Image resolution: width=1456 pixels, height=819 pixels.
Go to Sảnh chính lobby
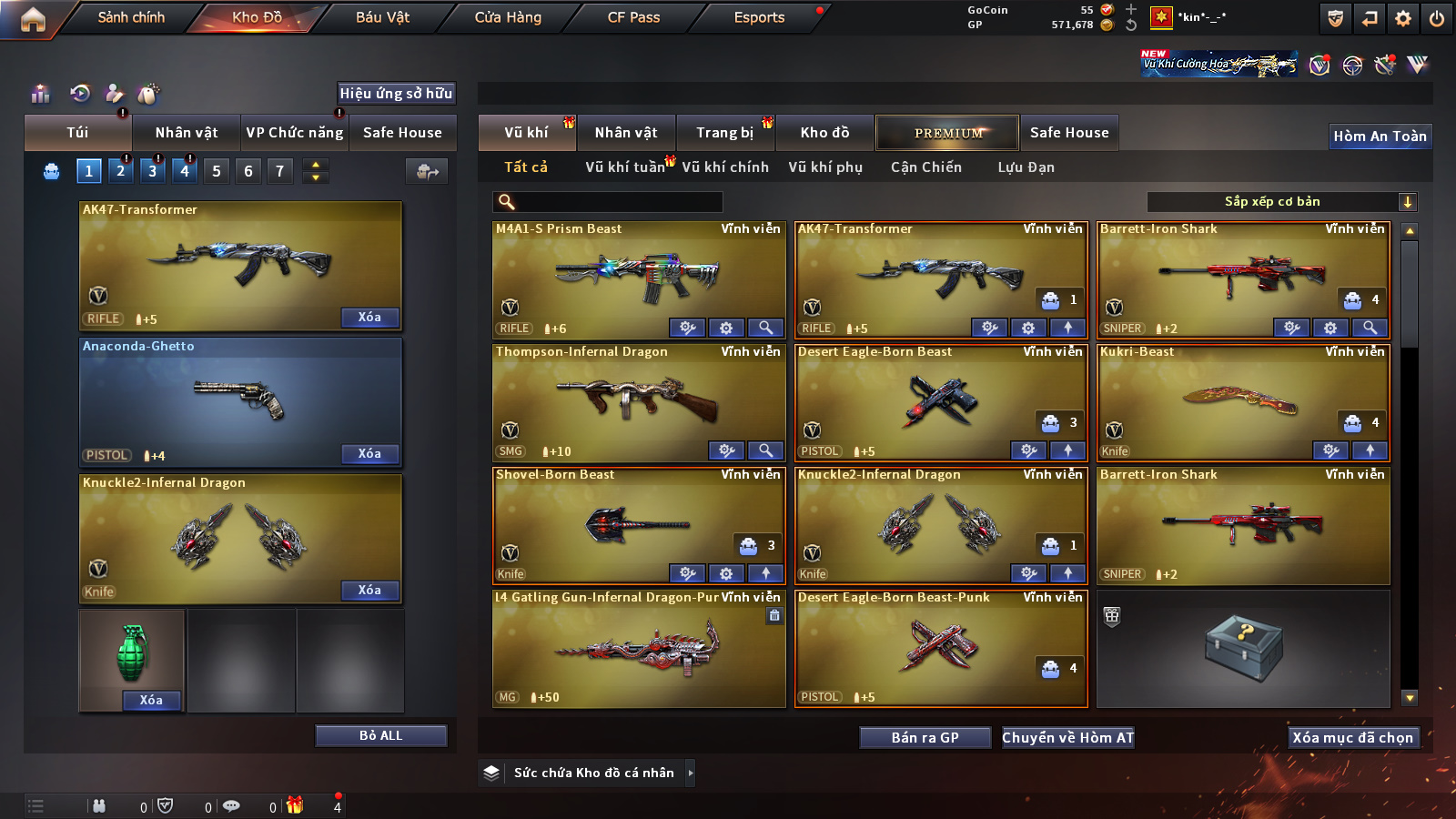tap(131, 17)
